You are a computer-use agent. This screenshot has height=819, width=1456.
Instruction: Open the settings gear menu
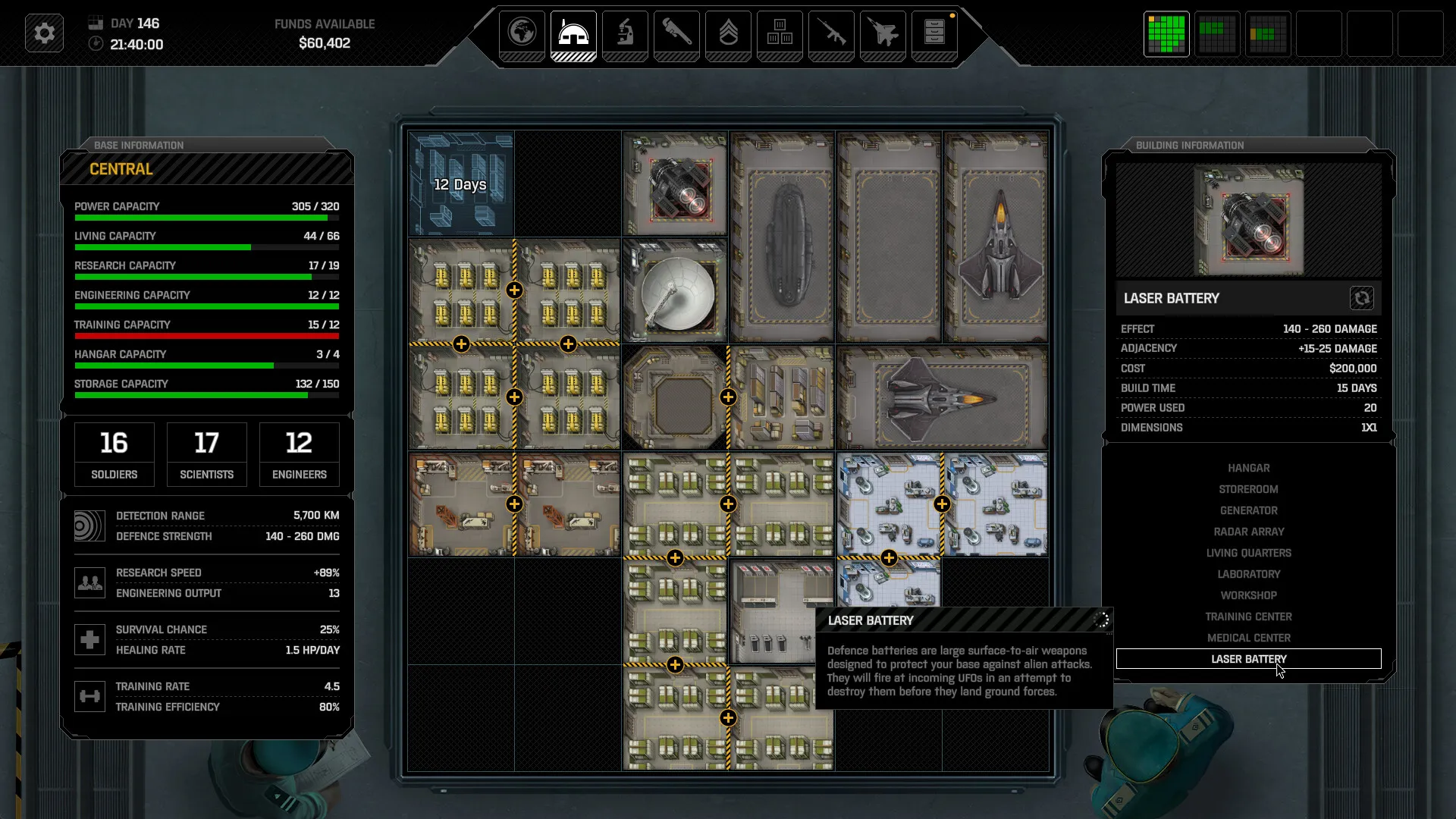(x=43, y=33)
